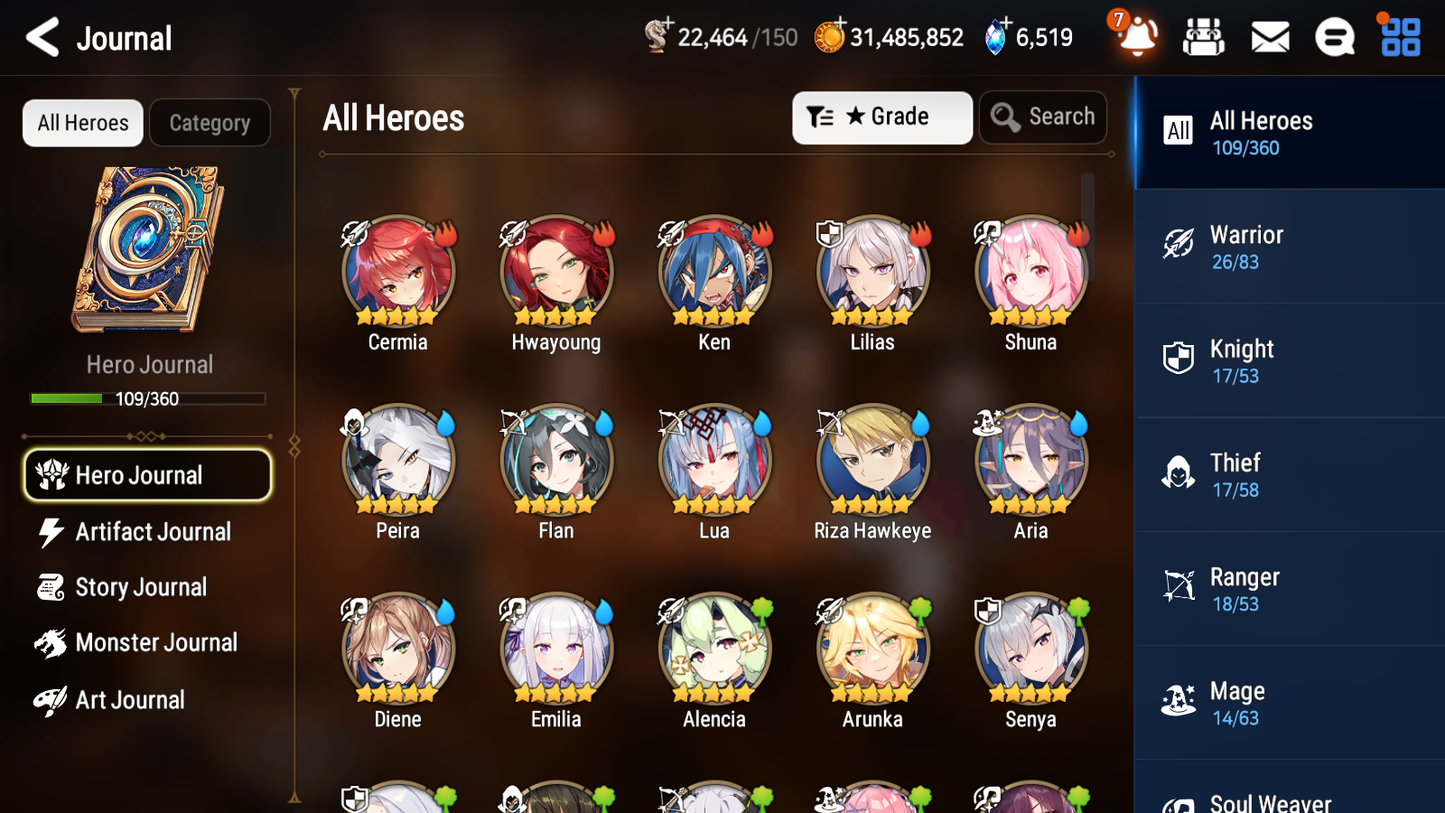Open the community chat icon in top bar

(x=1334, y=35)
